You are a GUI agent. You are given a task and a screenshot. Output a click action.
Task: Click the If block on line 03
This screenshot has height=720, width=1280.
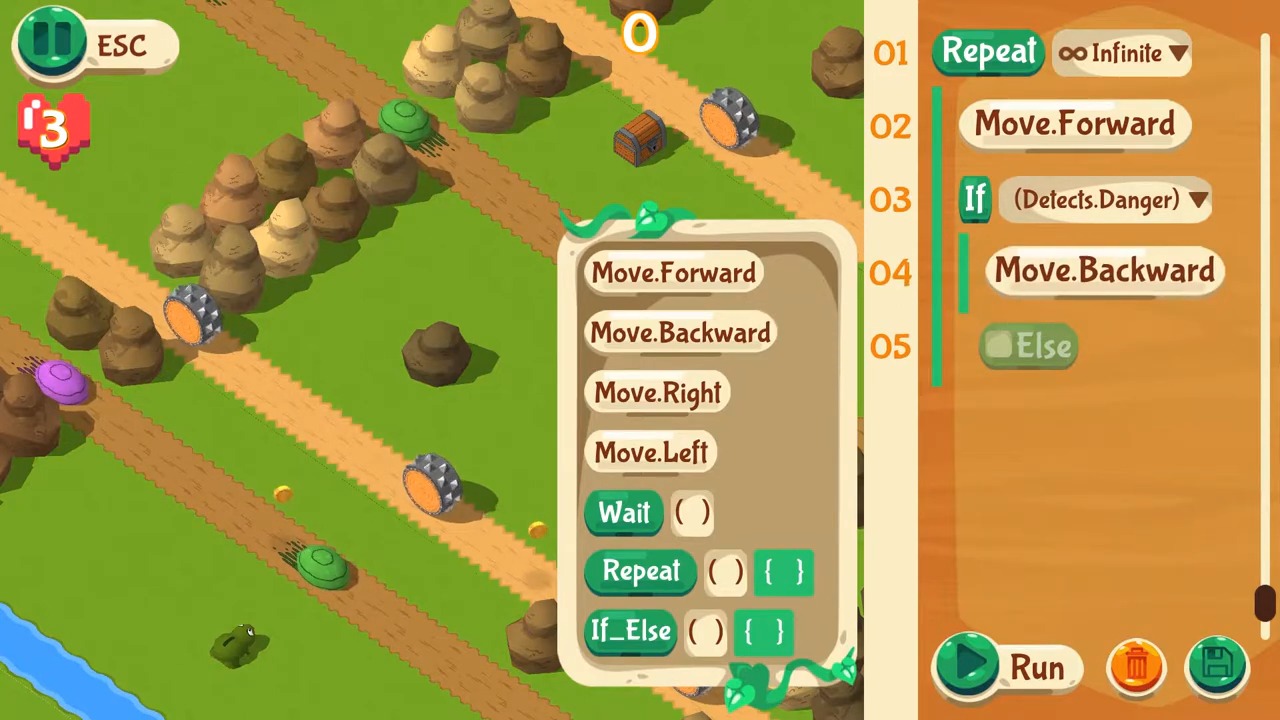(x=976, y=199)
